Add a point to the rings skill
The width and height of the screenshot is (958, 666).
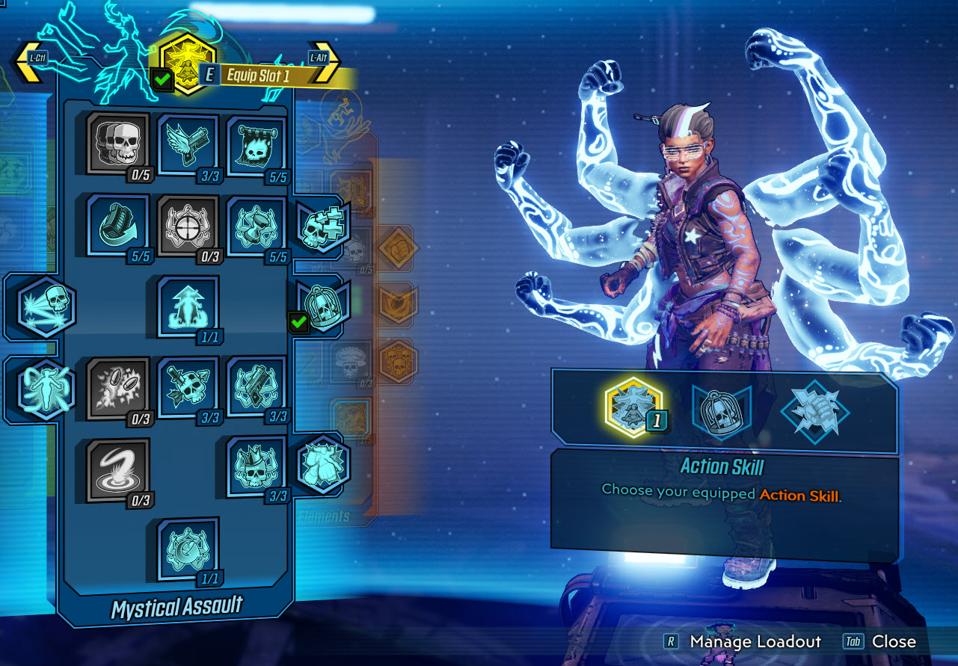point(117,386)
